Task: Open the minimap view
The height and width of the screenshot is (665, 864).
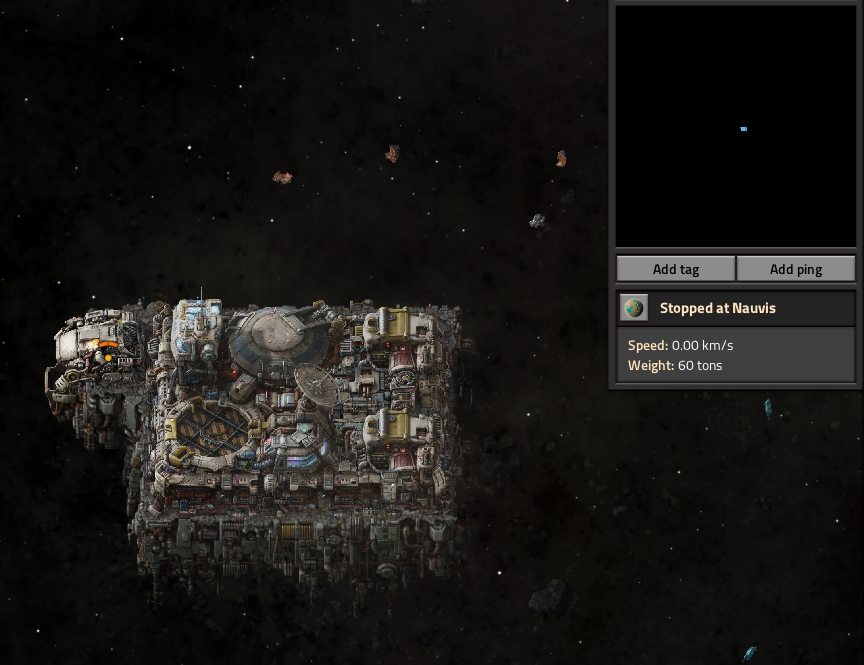Action: 736,127
